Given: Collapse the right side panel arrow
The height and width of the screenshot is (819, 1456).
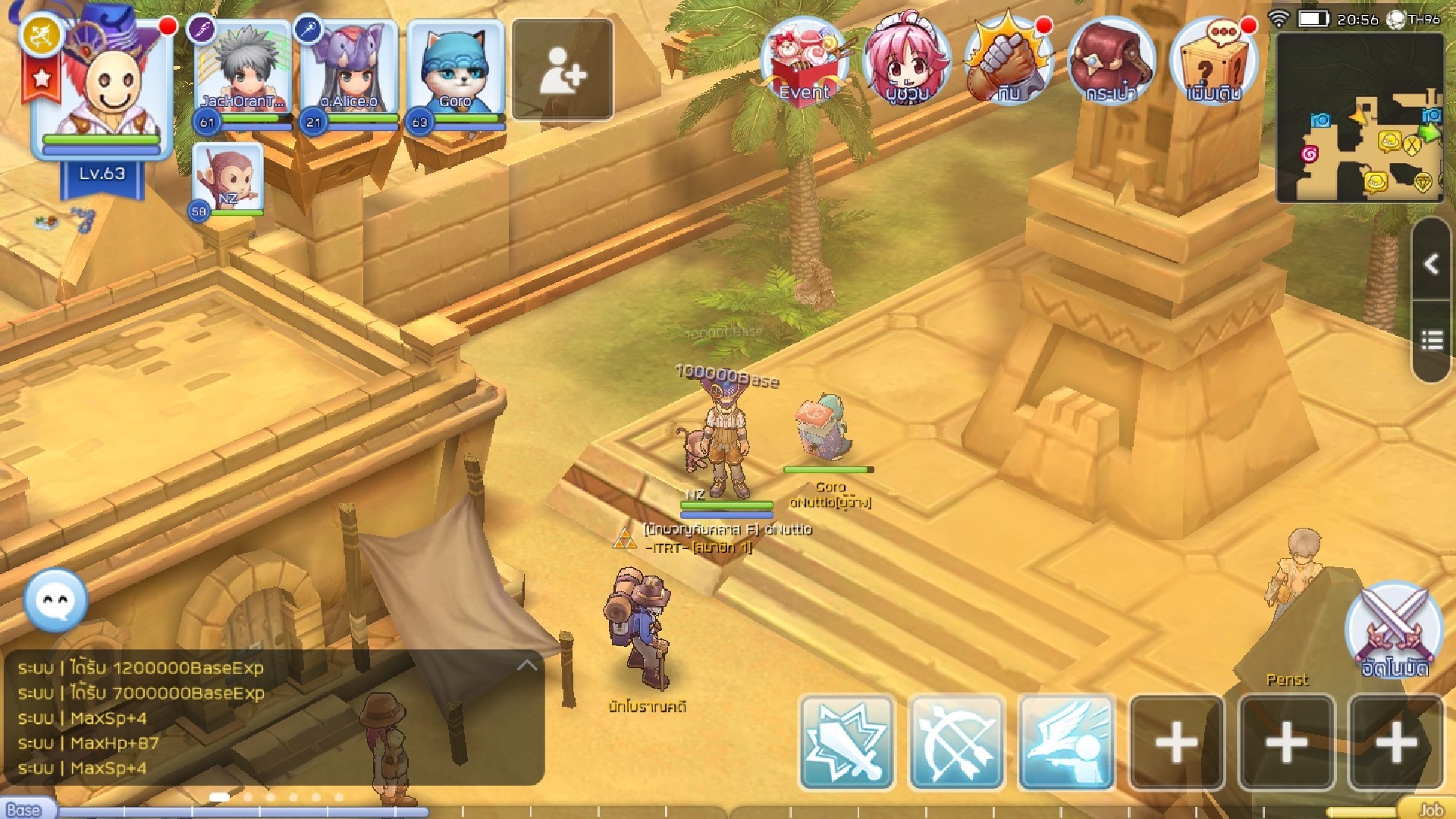Looking at the screenshot, I should point(1432,264).
